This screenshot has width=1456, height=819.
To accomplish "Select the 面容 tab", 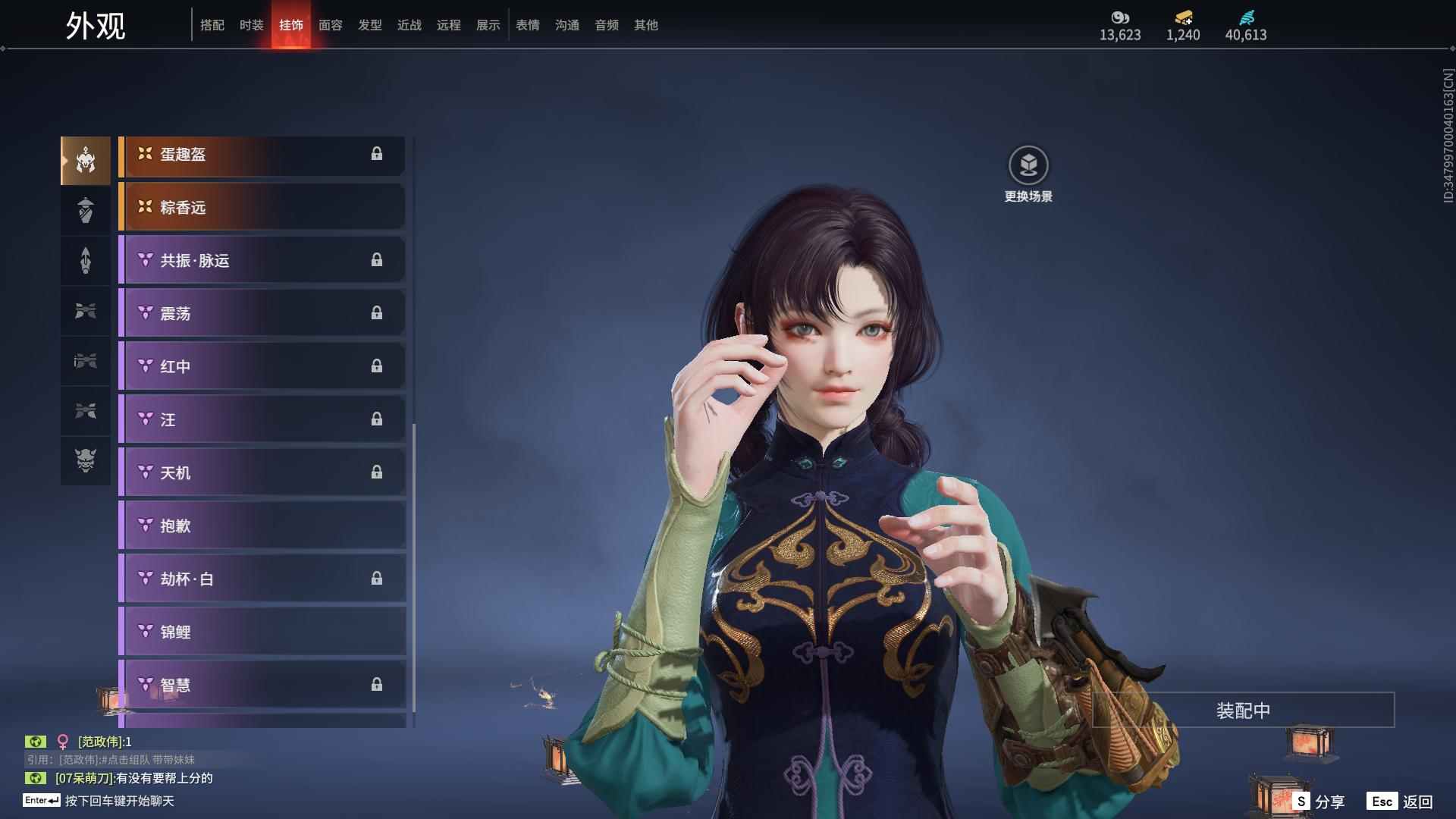I will 330,25.
